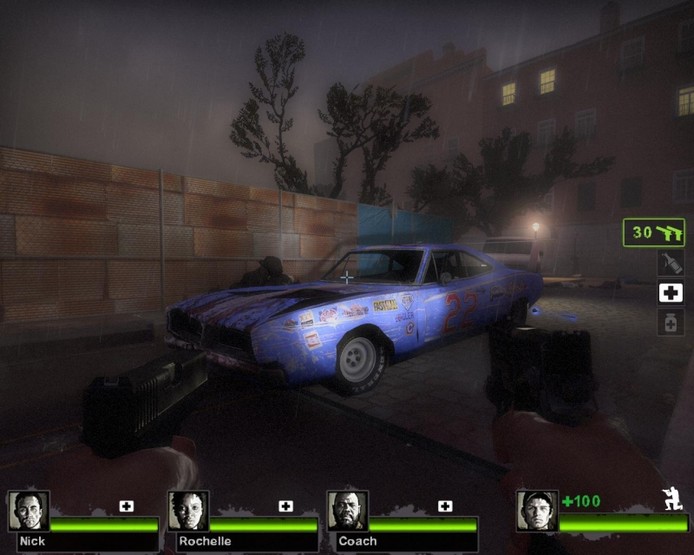
Task: Pick the pain pills bottle slot
Action: (670, 322)
